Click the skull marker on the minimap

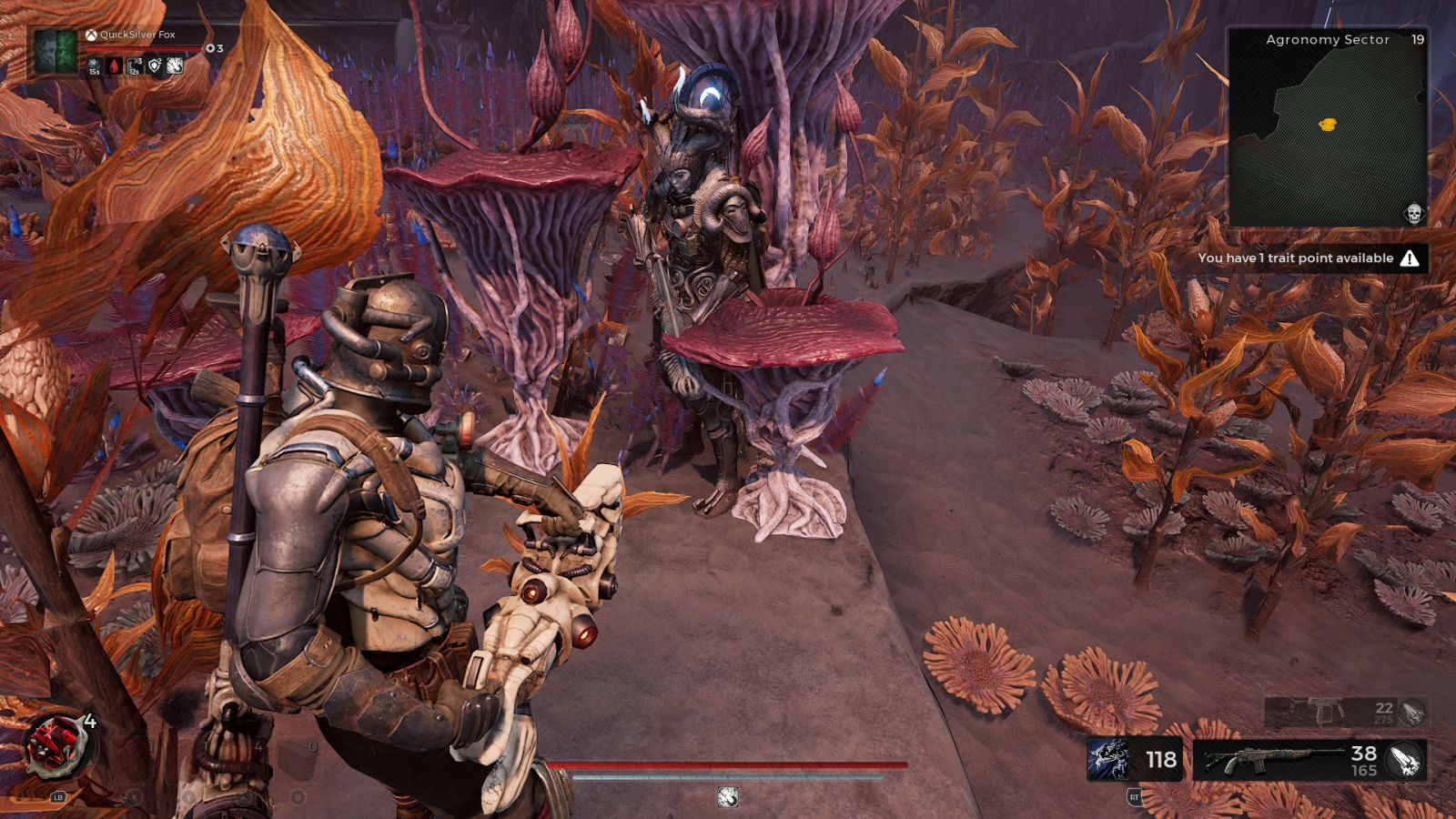1414,214
